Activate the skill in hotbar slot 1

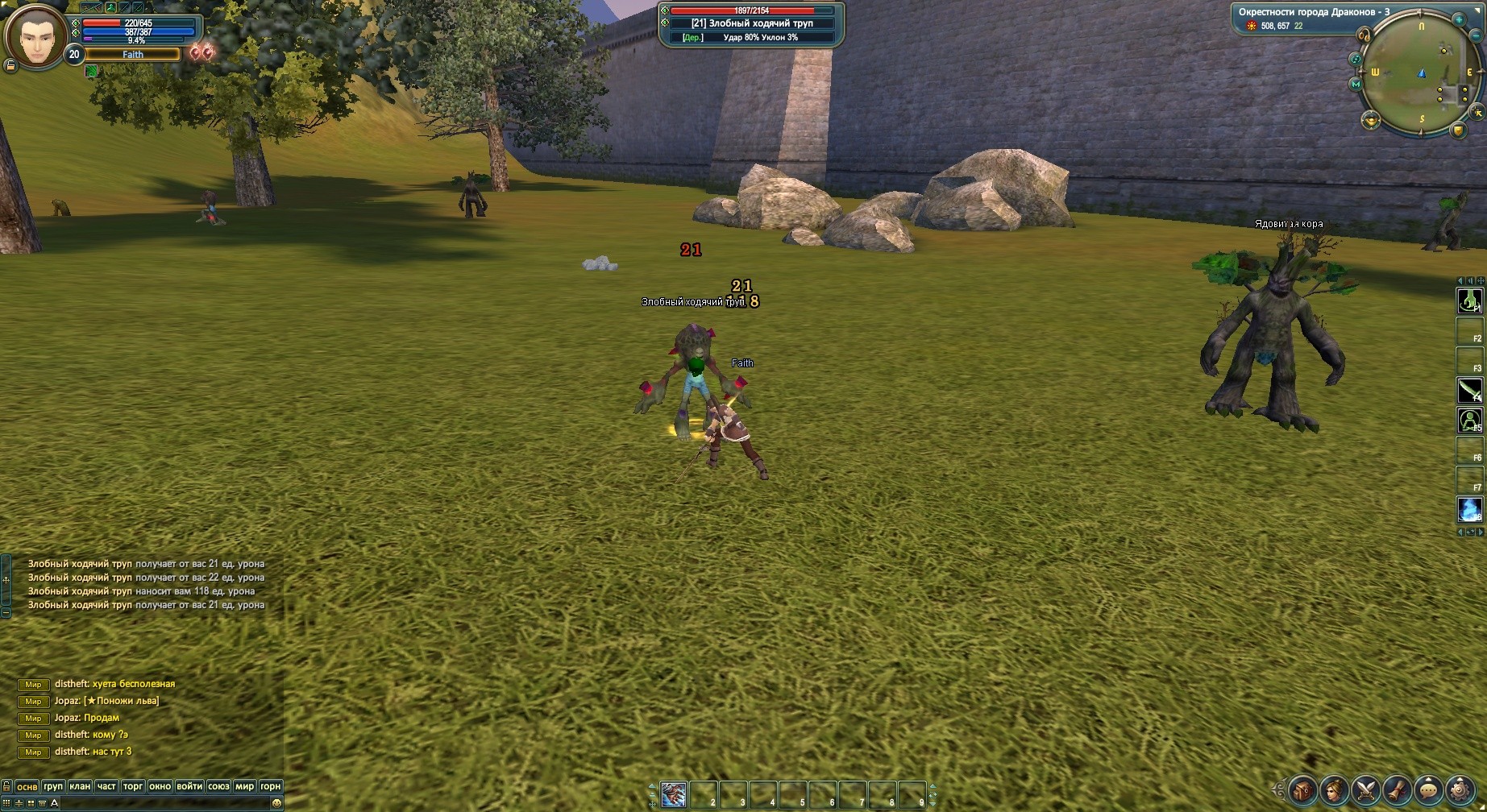tap(674, 793)
